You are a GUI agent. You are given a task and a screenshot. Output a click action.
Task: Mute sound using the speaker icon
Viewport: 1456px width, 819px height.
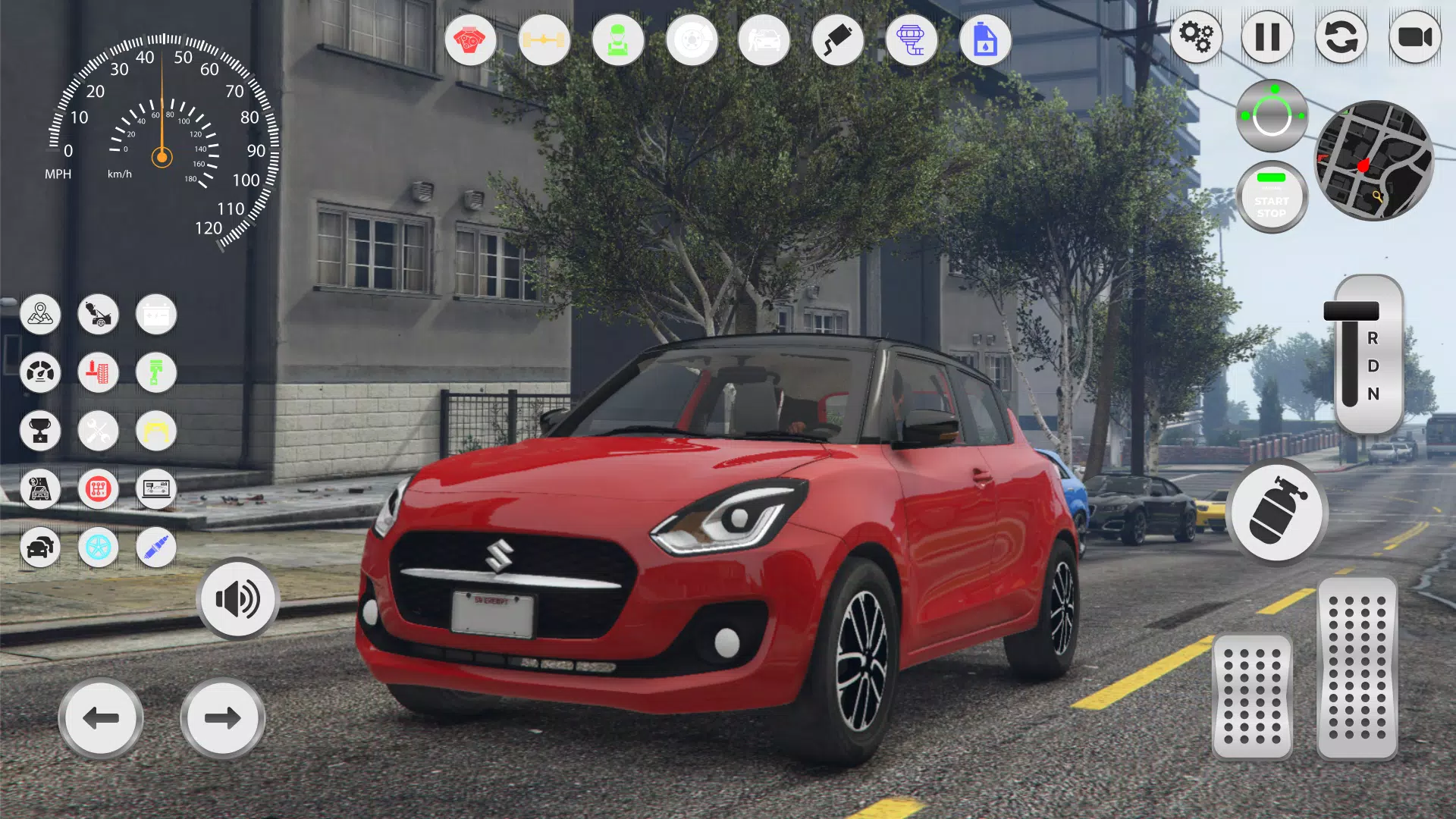(237, 599)
